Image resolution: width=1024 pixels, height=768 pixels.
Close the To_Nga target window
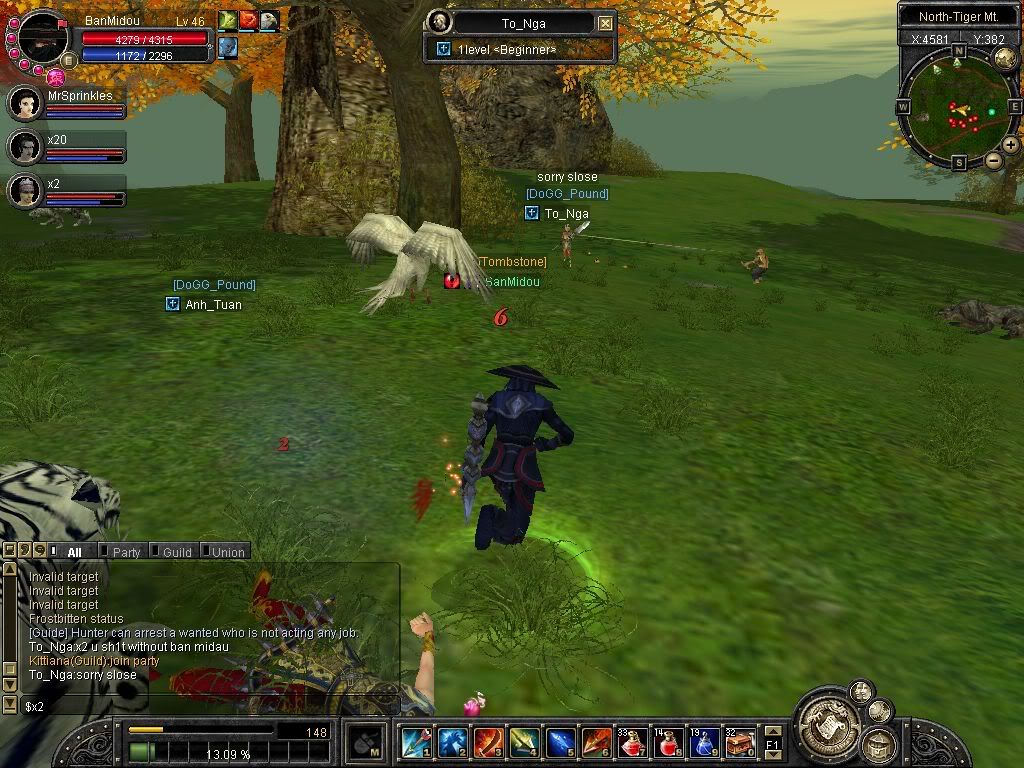coord(605,23)
